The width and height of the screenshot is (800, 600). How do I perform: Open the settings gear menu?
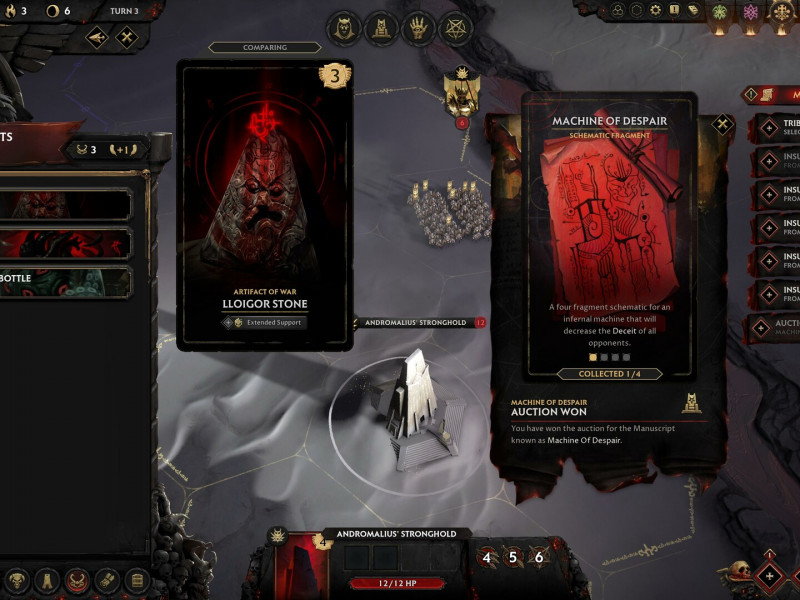(655, 10)
